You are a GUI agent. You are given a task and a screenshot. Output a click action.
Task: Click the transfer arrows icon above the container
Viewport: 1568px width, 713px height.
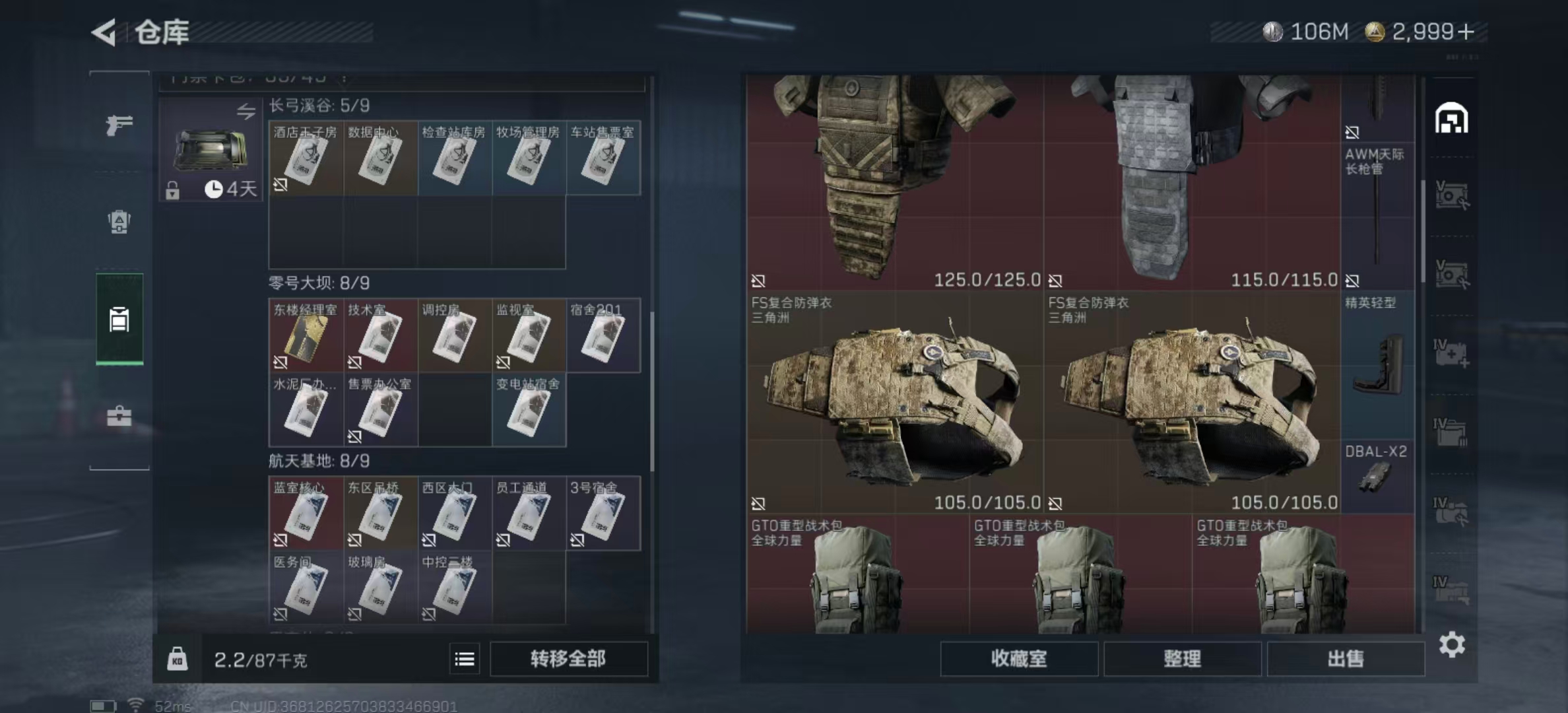point(245,112)
